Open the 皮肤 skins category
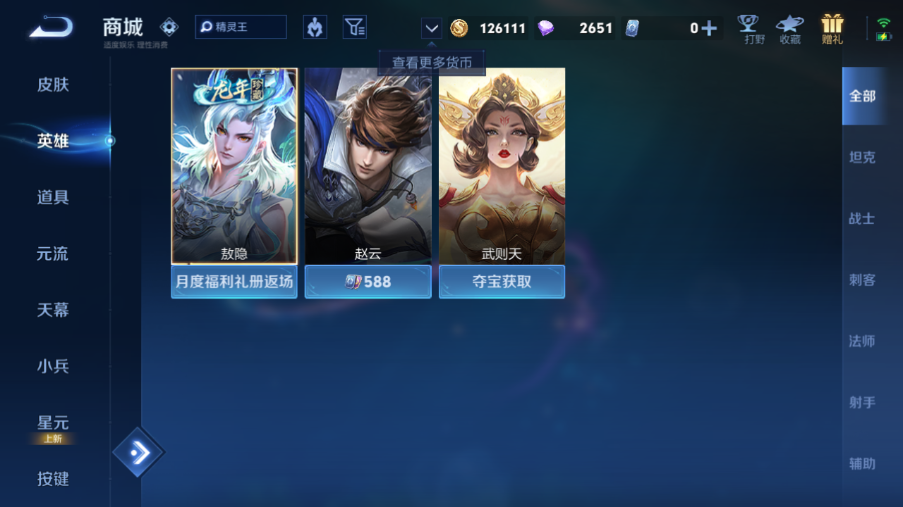The image size is (903, 507). pos(53,85)
